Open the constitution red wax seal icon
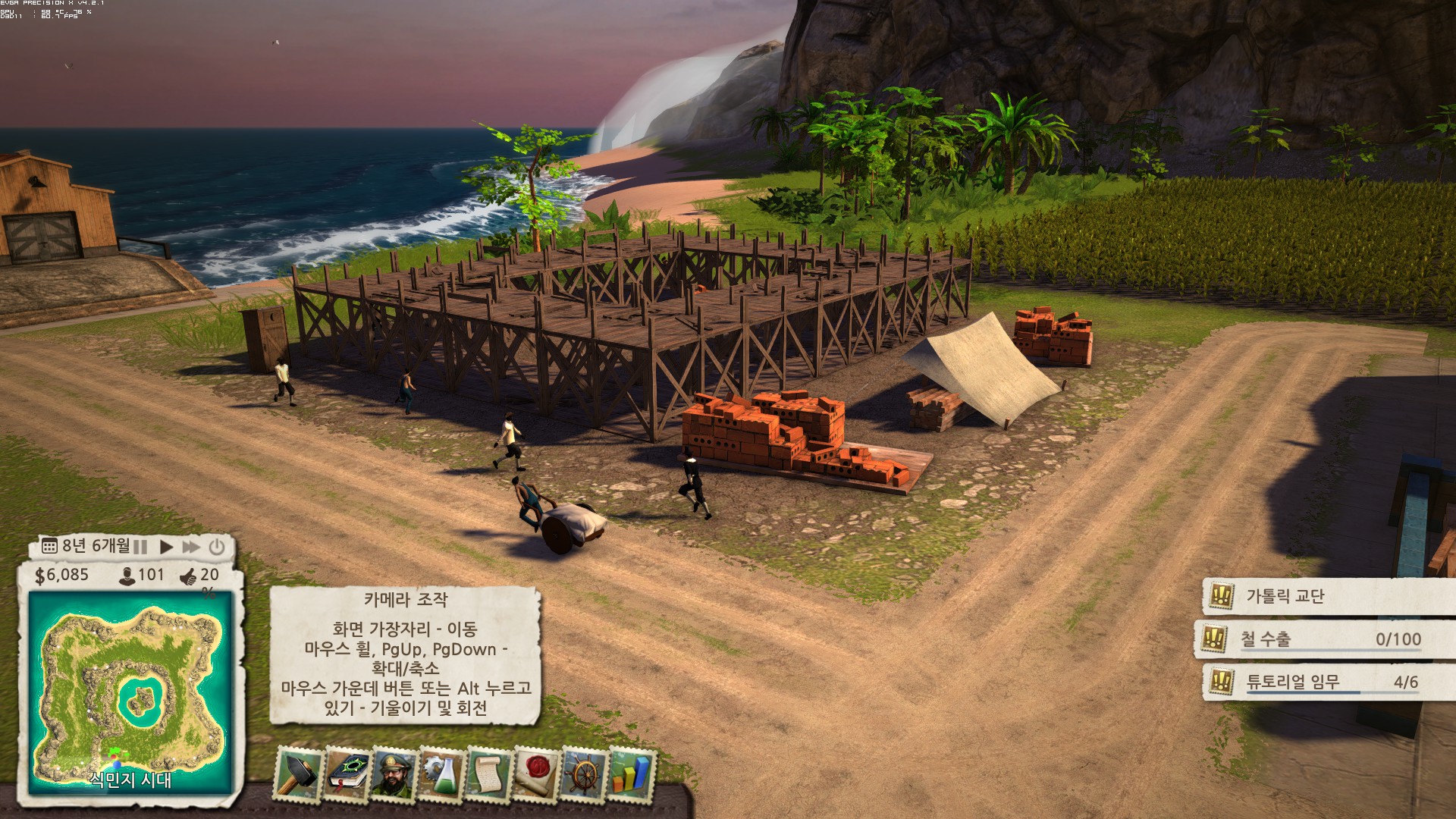 [x=536, y=773]
